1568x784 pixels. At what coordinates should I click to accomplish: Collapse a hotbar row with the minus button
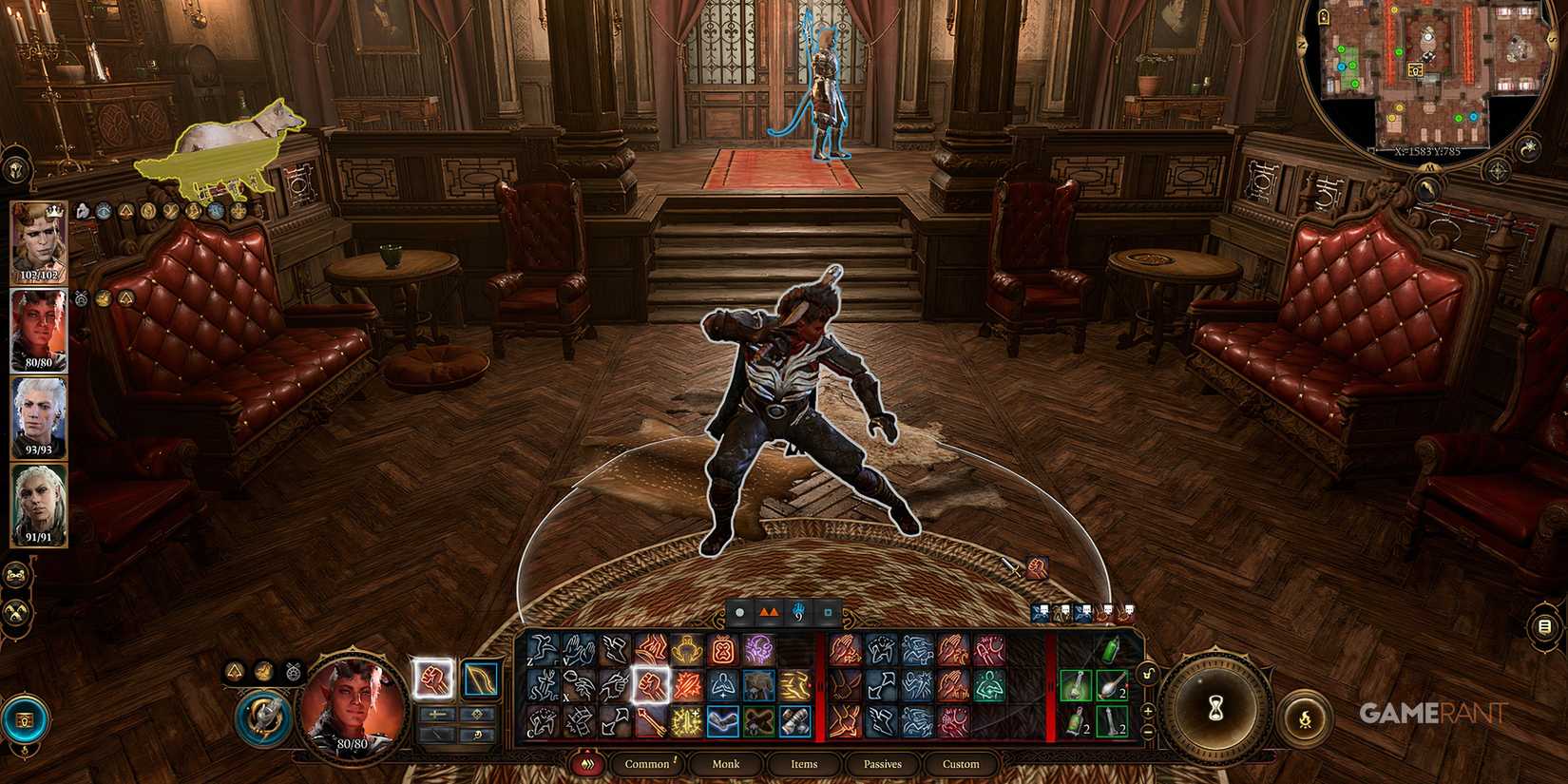(x=1147, y=732)
